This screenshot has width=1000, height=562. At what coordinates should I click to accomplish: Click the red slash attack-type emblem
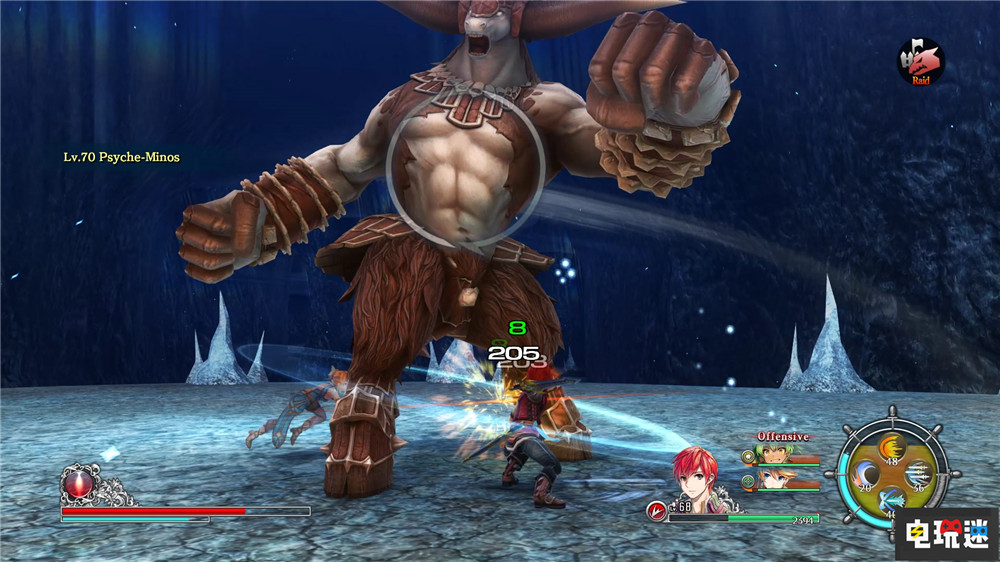coord(656,509)
